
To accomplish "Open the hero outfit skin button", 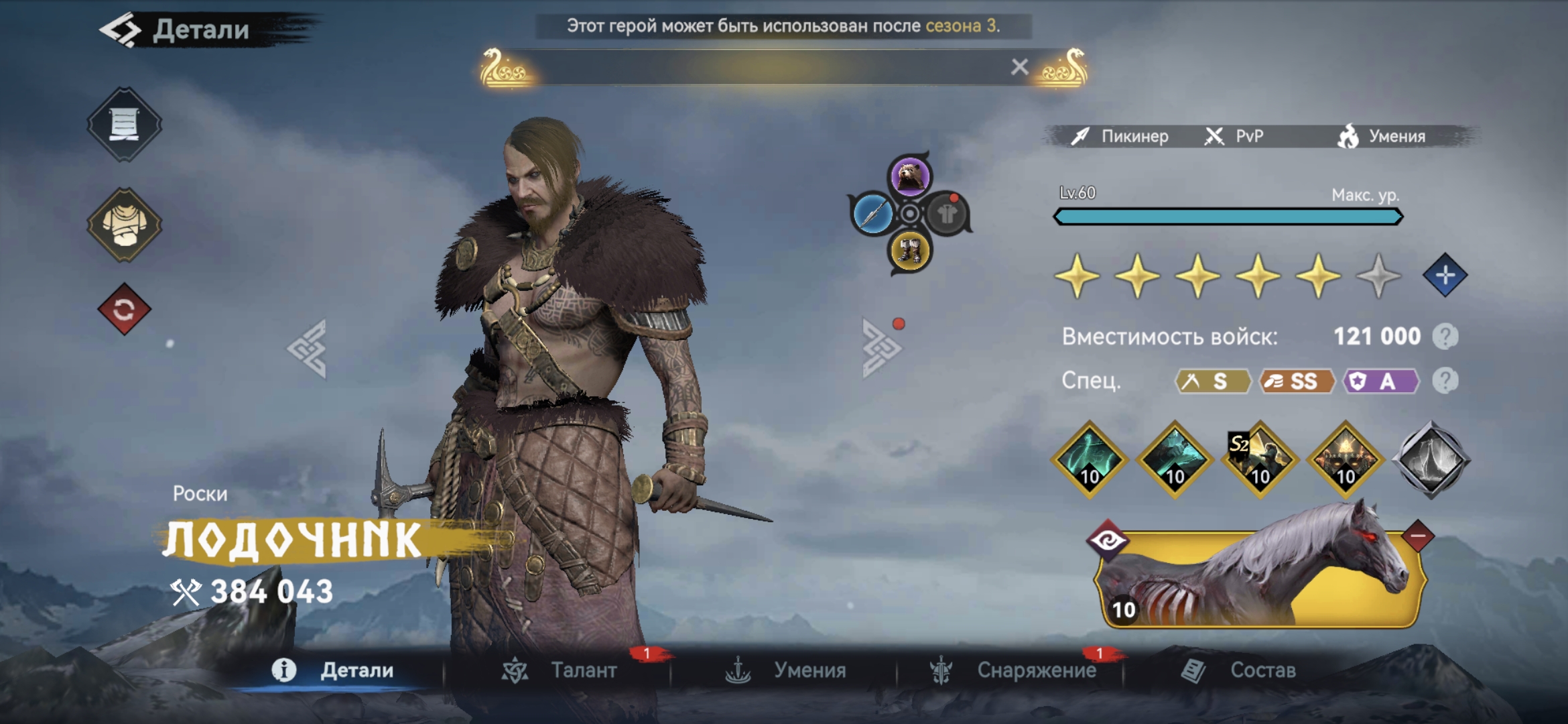I will [x=124, y=225].
